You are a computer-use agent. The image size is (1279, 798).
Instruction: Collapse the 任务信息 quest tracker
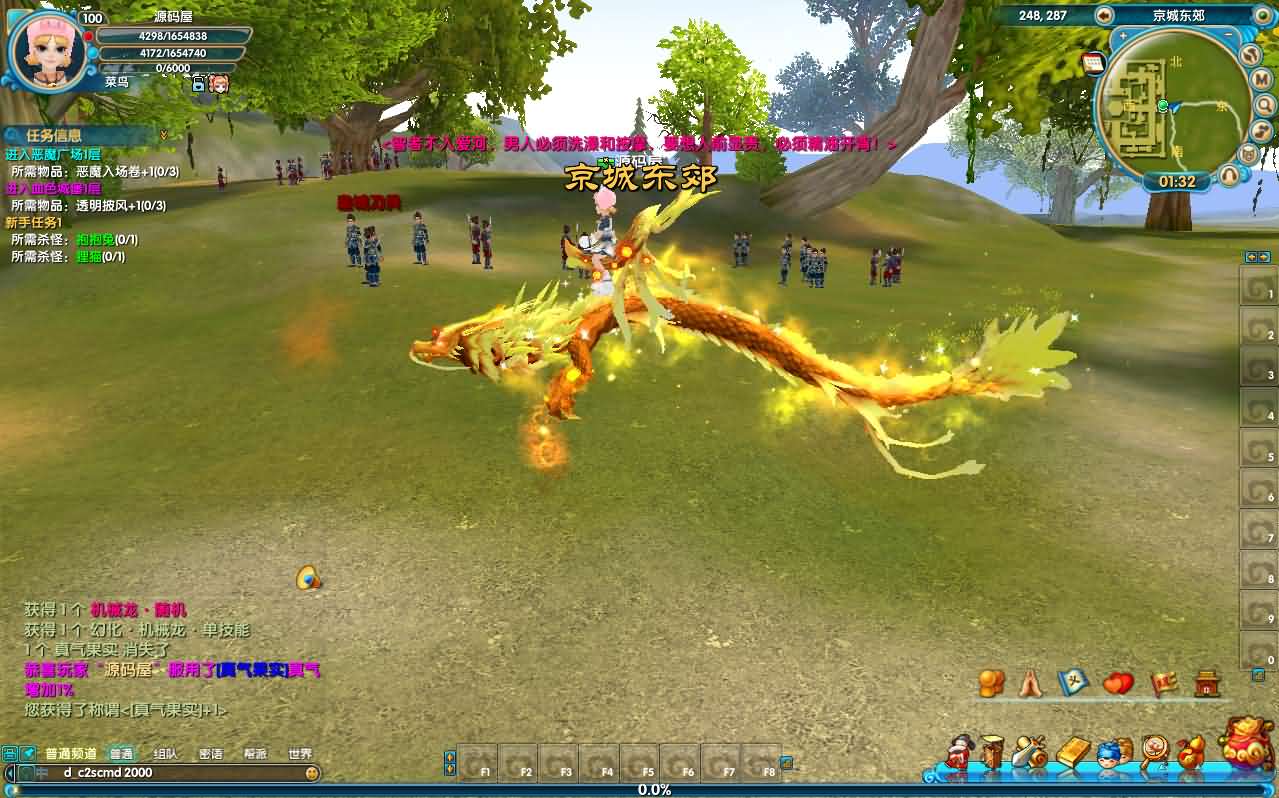click(163, 135)
